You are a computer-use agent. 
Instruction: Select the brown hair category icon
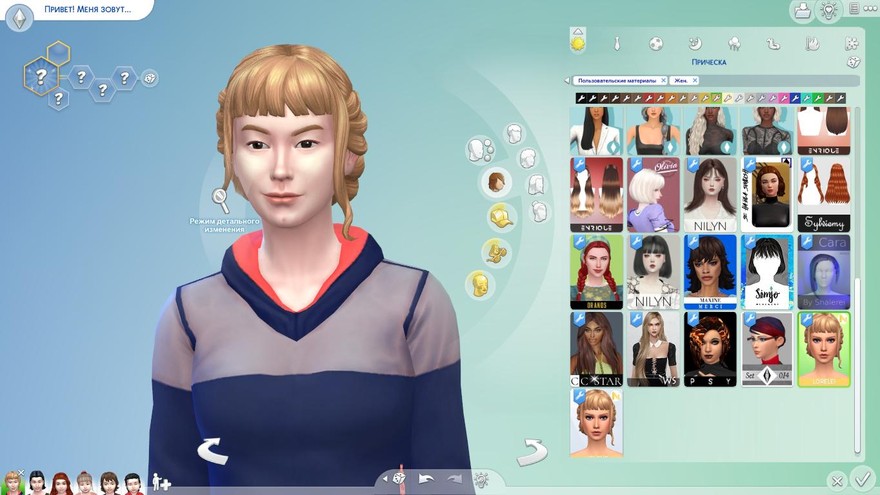point(494,183)
